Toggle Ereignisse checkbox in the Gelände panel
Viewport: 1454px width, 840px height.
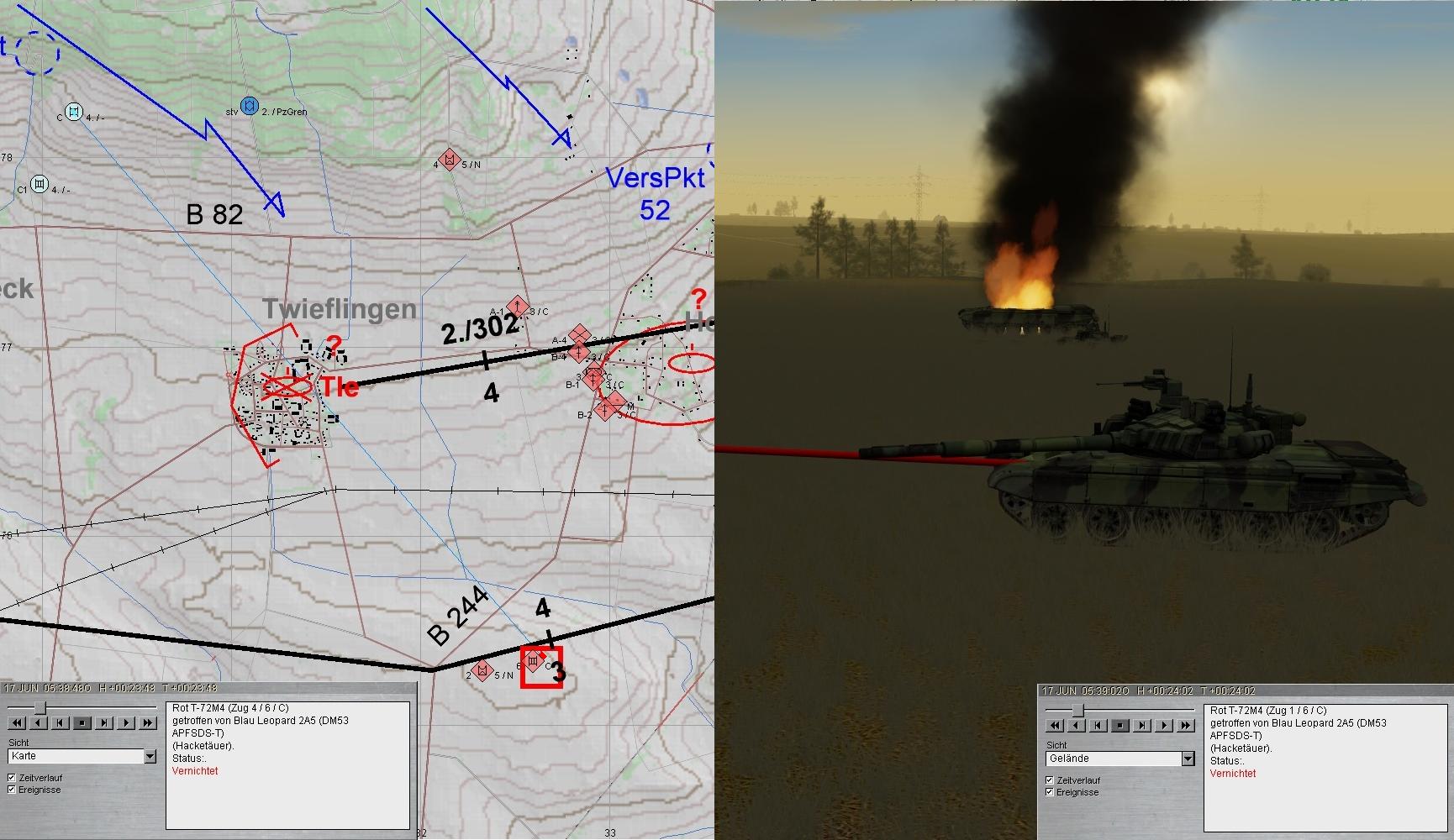coord(1050,792)
